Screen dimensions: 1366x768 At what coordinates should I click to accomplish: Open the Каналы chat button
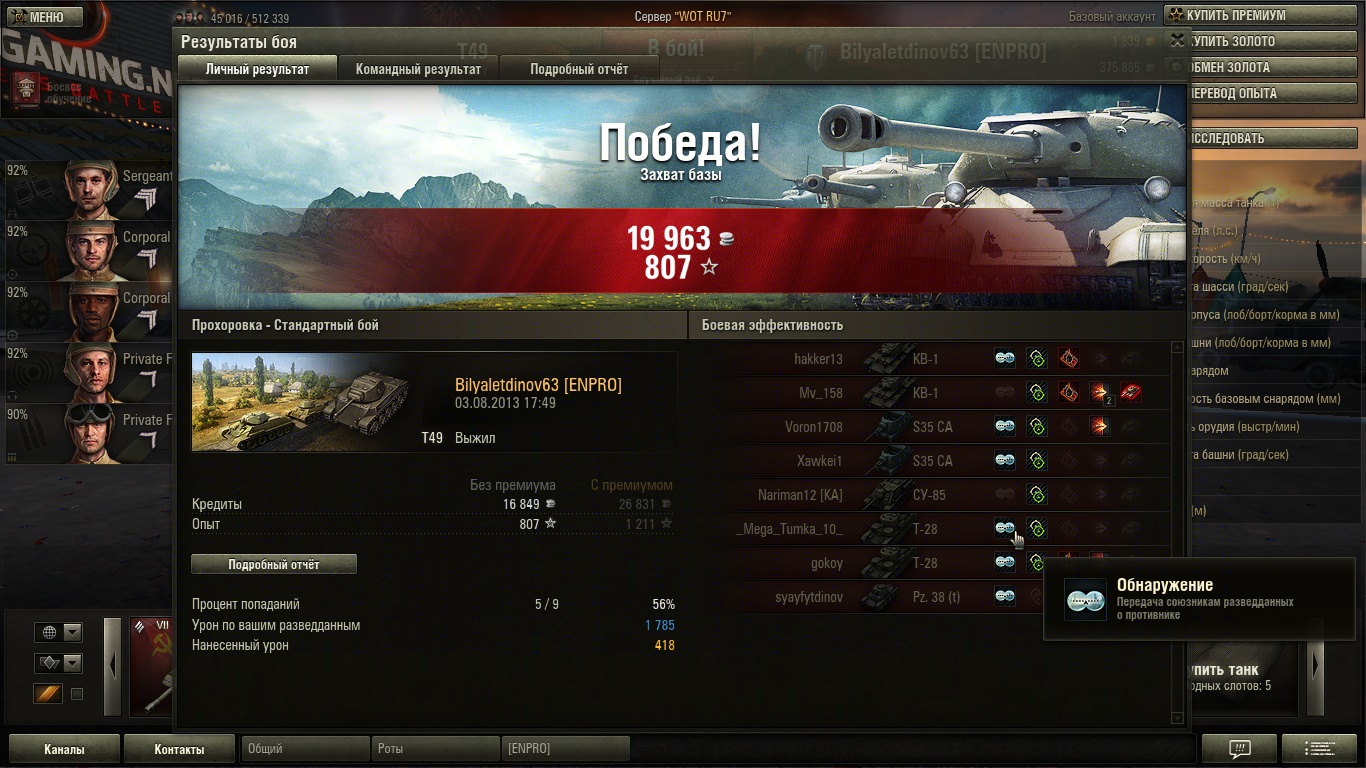[x=64, y=749]
